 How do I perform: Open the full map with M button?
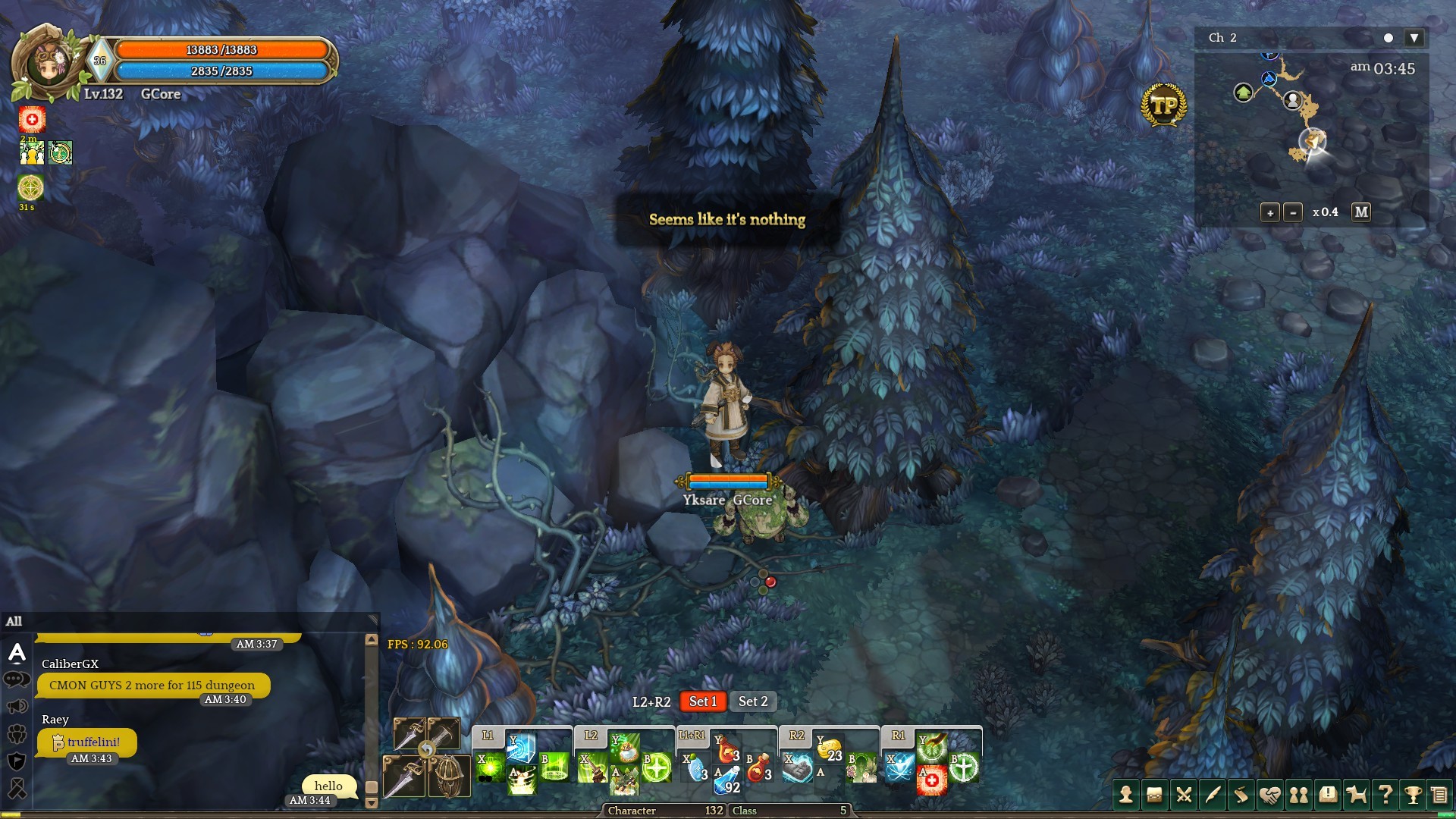coord(1361,212)
